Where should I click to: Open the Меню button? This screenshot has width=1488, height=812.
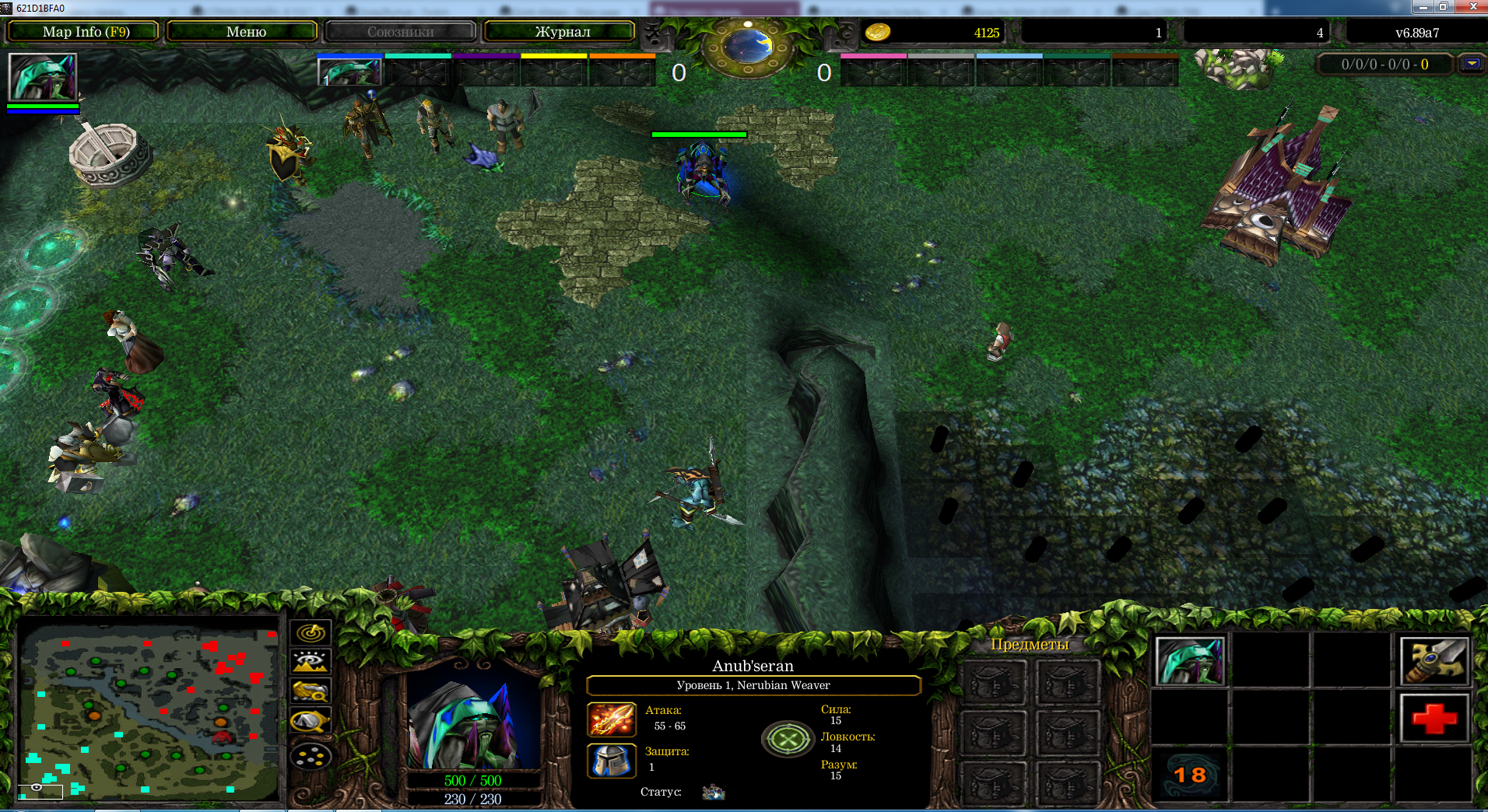244,32
